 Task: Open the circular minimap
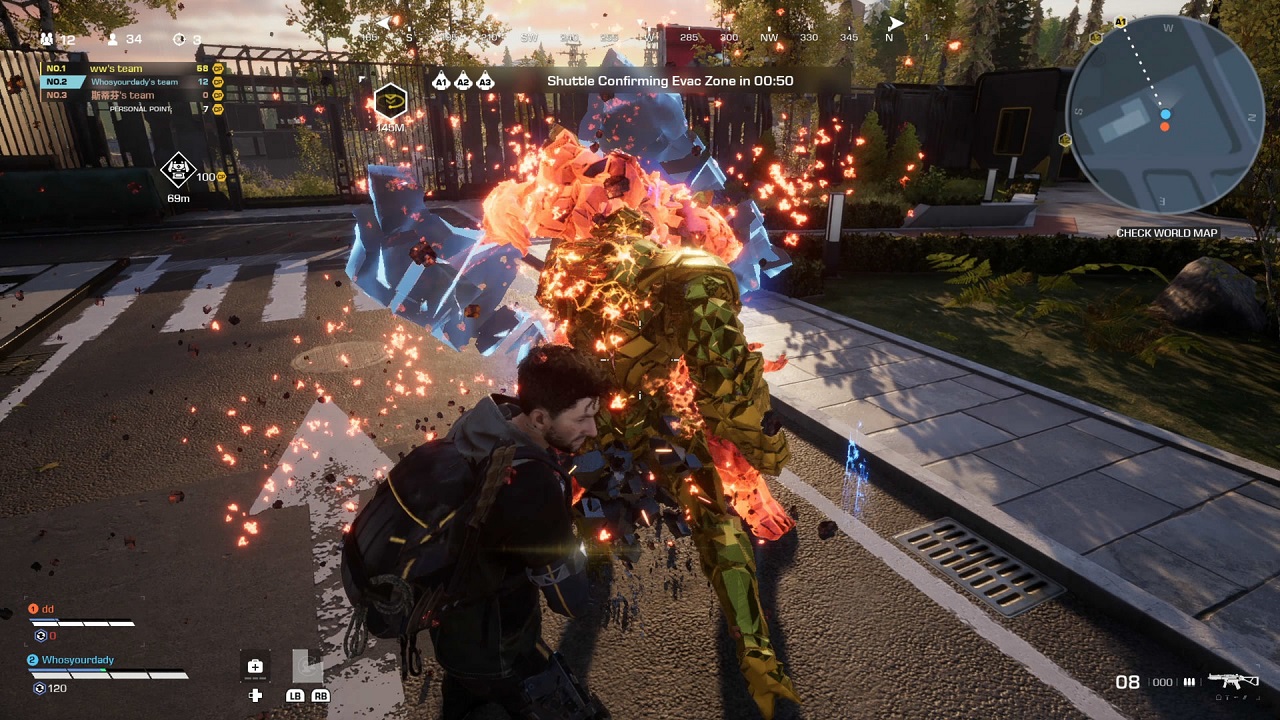[x=1166, y=113]
